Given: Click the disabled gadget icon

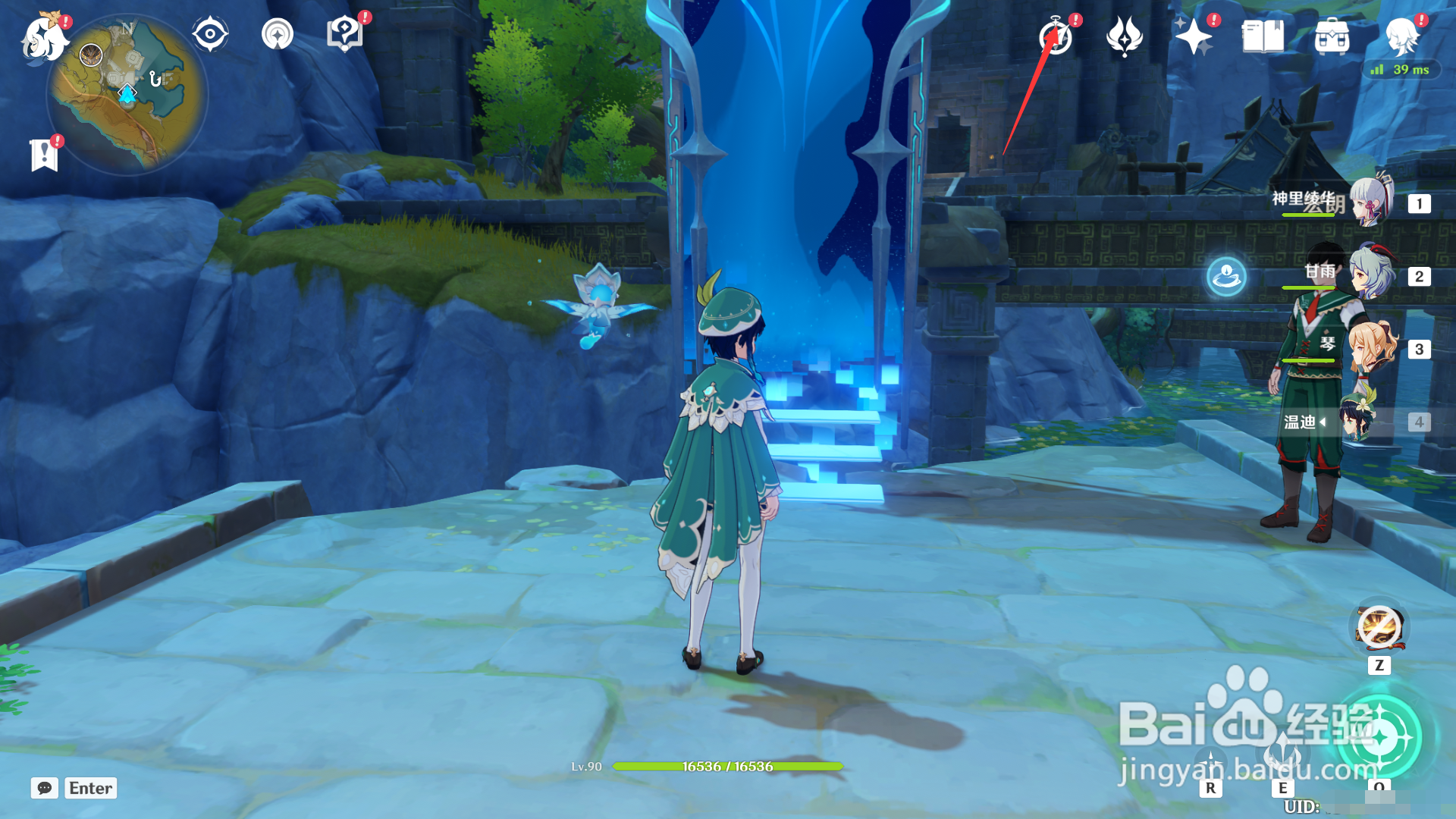Looking at the screenshot, I should 1379,628.
